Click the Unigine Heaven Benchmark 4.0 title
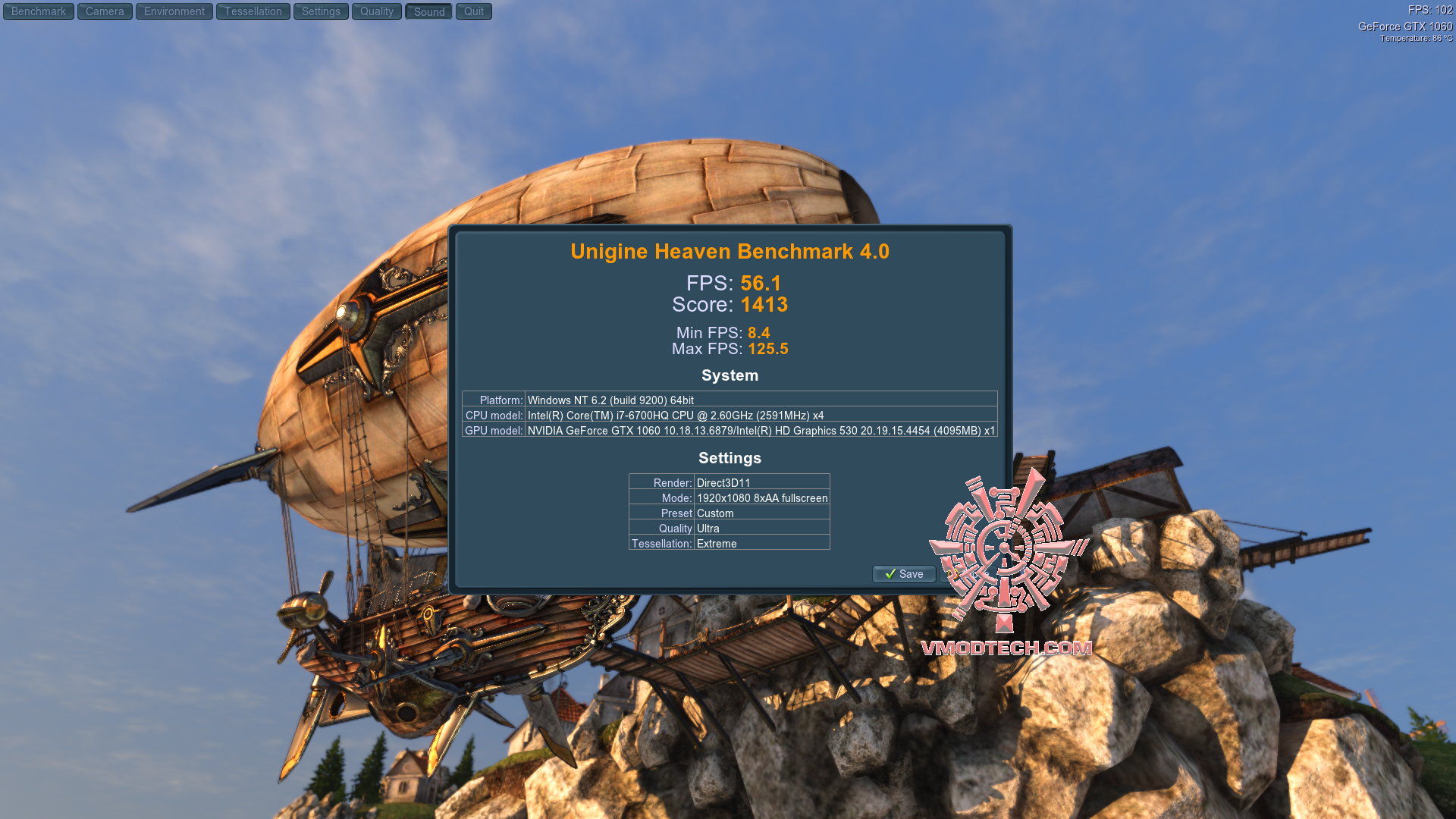This screenshot has width=1456, height=819. (730, 251)
